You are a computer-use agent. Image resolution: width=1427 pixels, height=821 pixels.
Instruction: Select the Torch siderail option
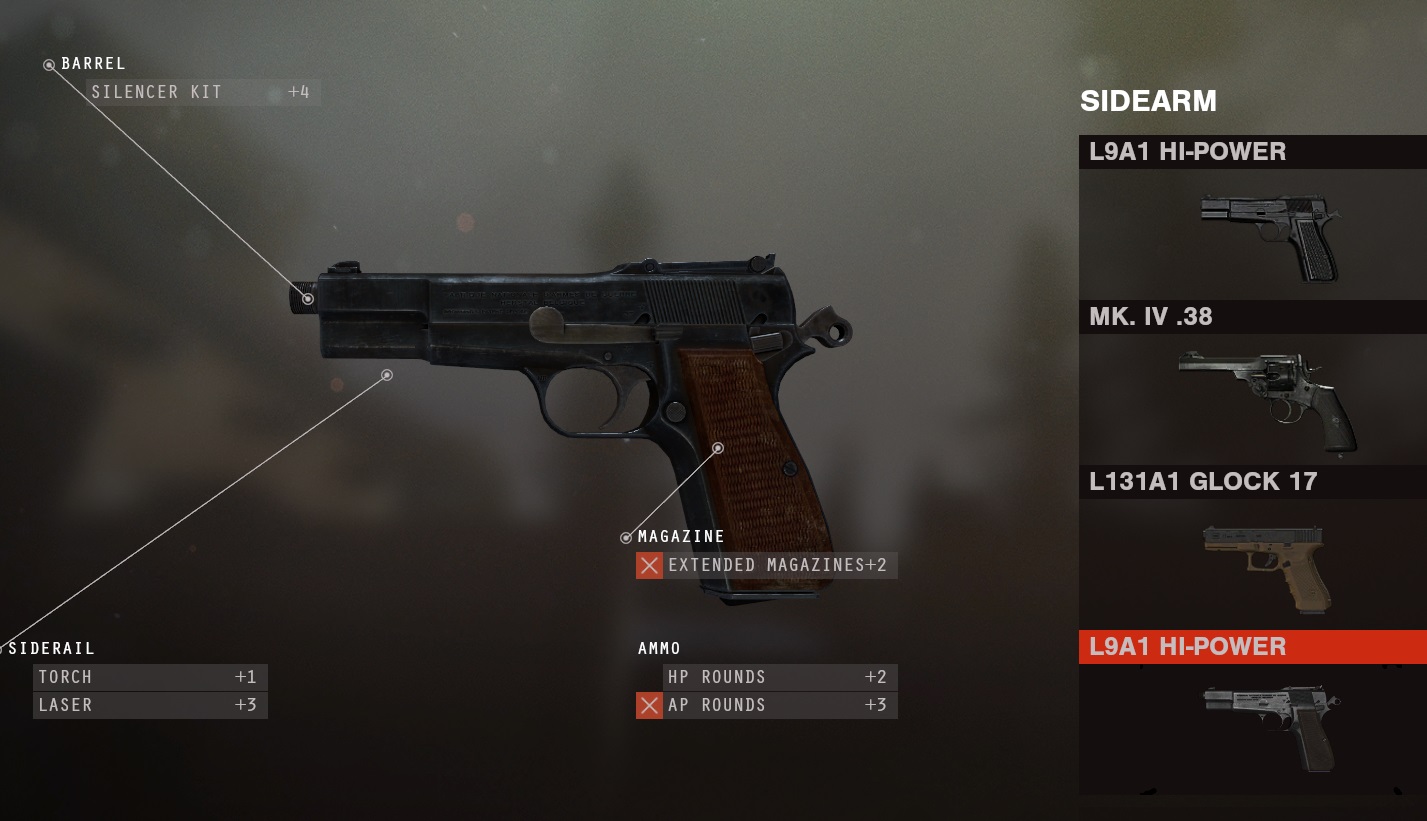tap(150, 677)
